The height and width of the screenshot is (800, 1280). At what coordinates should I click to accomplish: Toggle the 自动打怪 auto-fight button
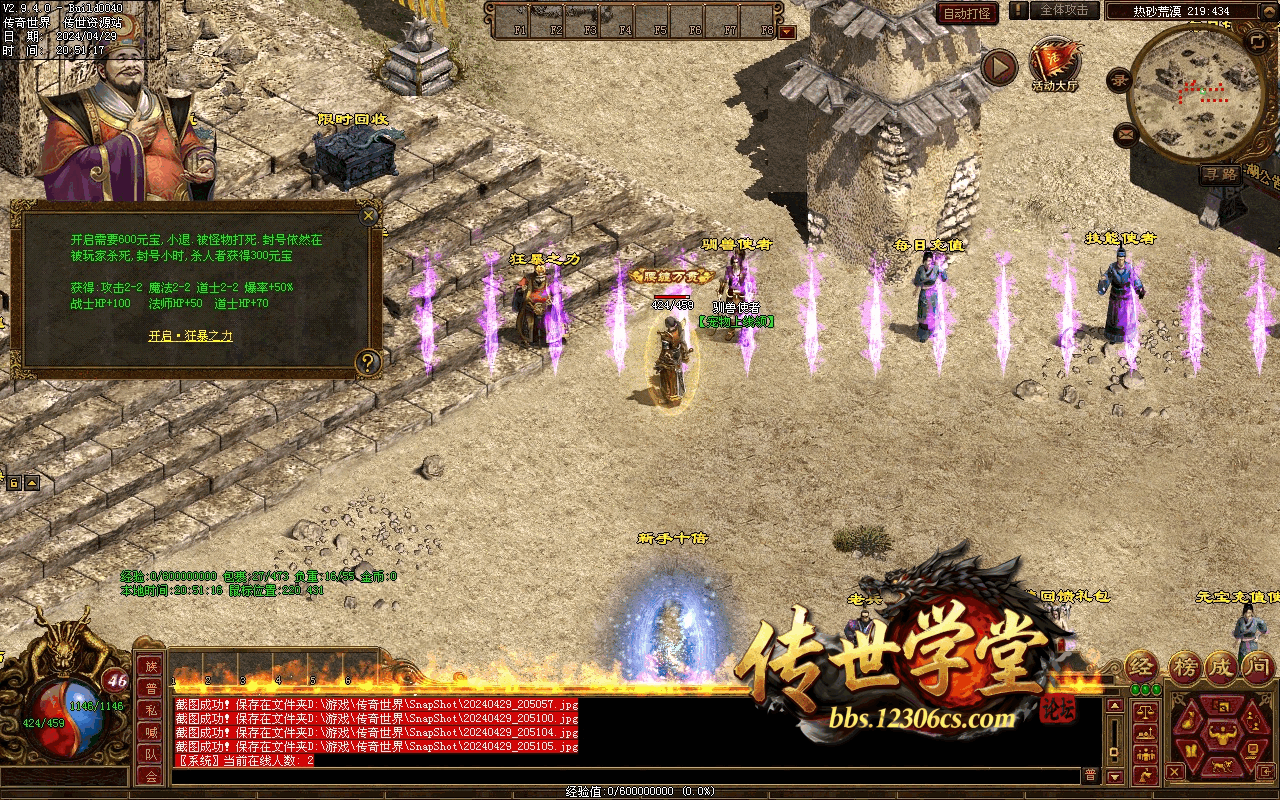pyautogui.click(x=967, y=13)
